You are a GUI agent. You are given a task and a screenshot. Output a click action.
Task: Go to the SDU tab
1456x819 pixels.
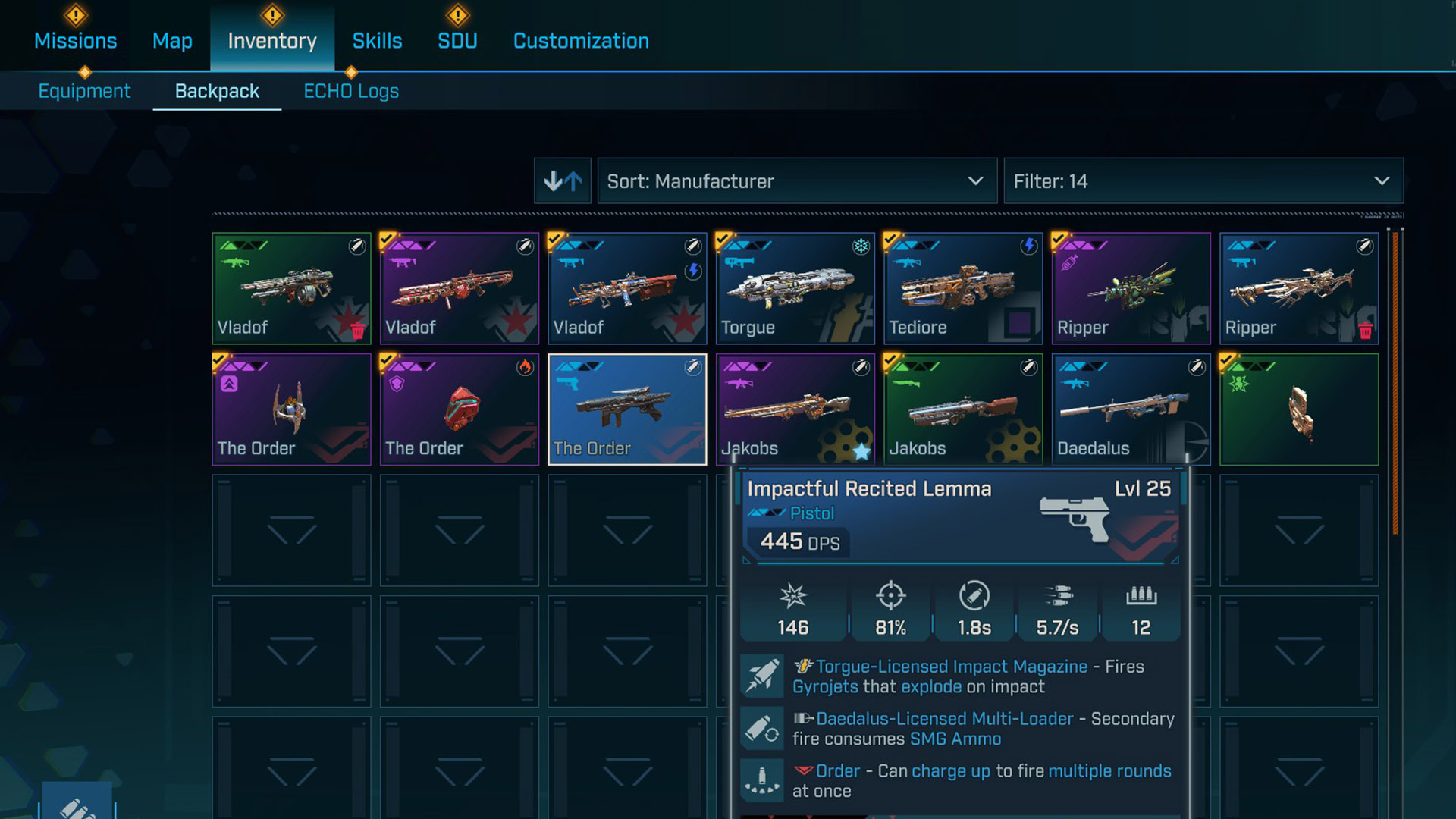coord(457,41)
